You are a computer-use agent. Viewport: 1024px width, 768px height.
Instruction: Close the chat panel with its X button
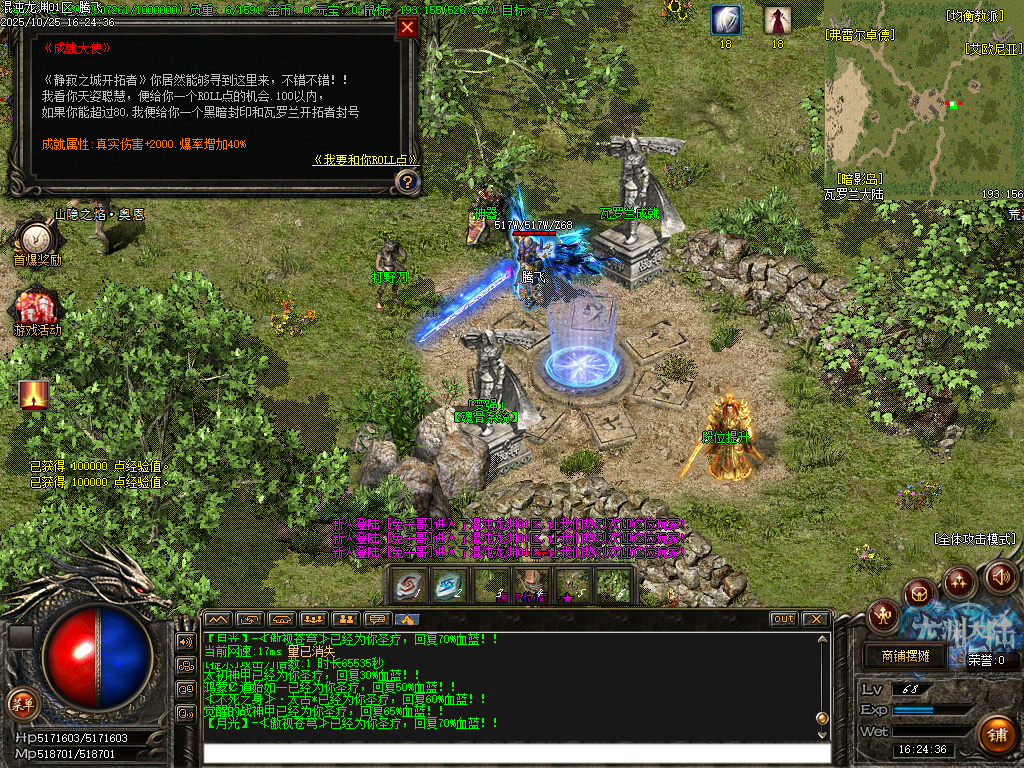tap(815, 619)
